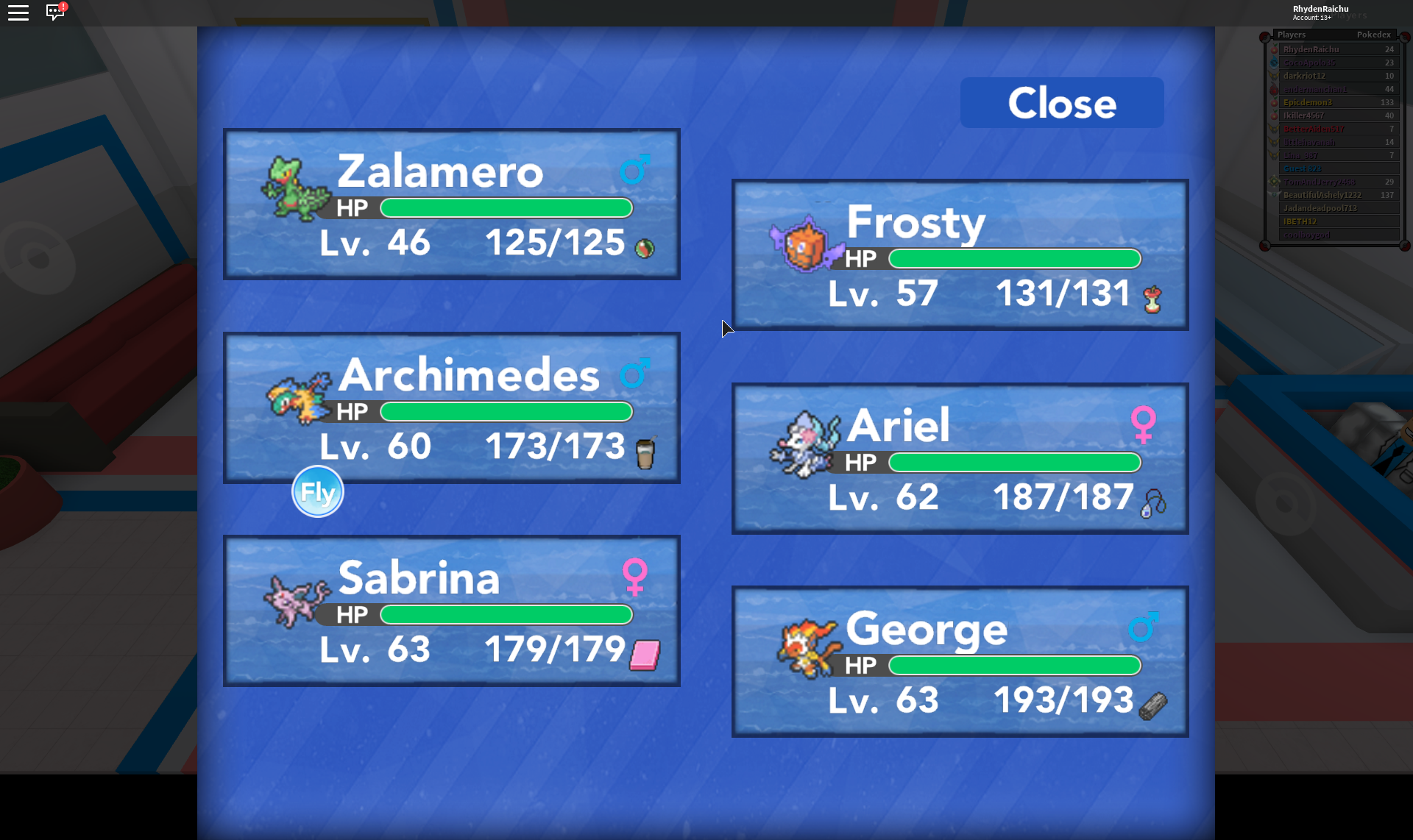Close the party menu
1413x840 pixels.
click(x=1061, y=103)
